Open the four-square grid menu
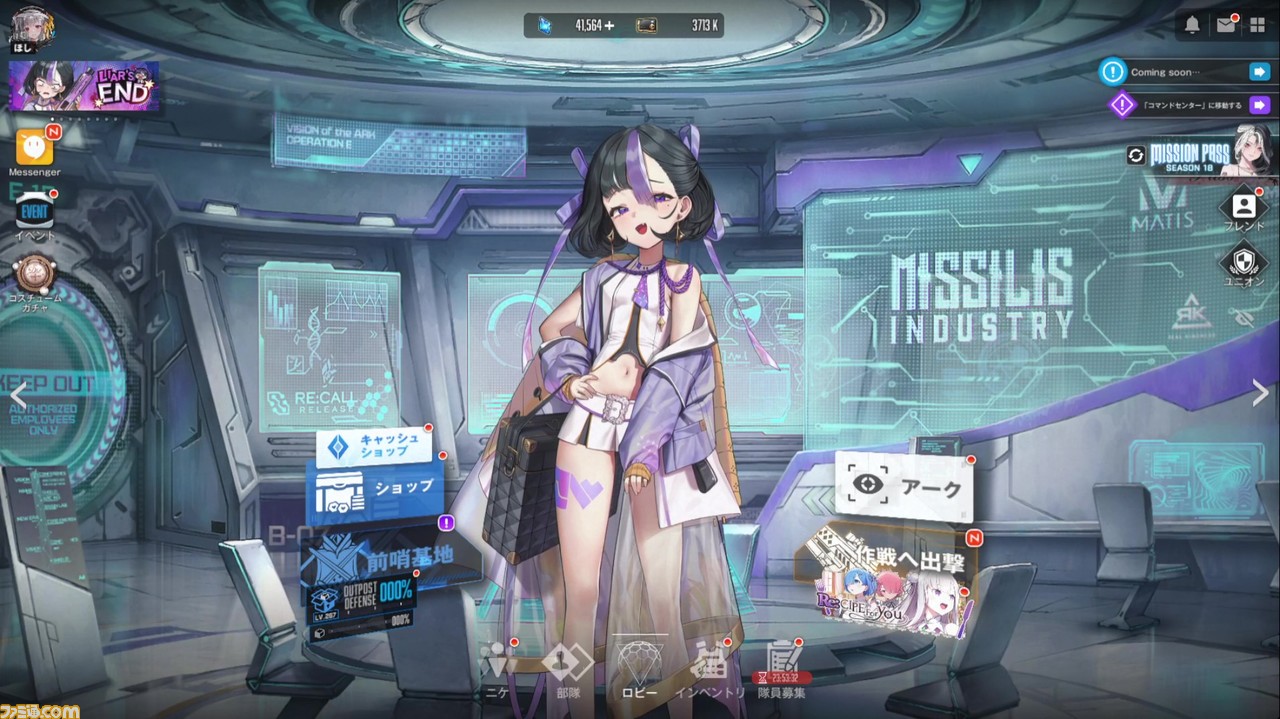Screen dimensions: 1280x719 point(1257,26)
